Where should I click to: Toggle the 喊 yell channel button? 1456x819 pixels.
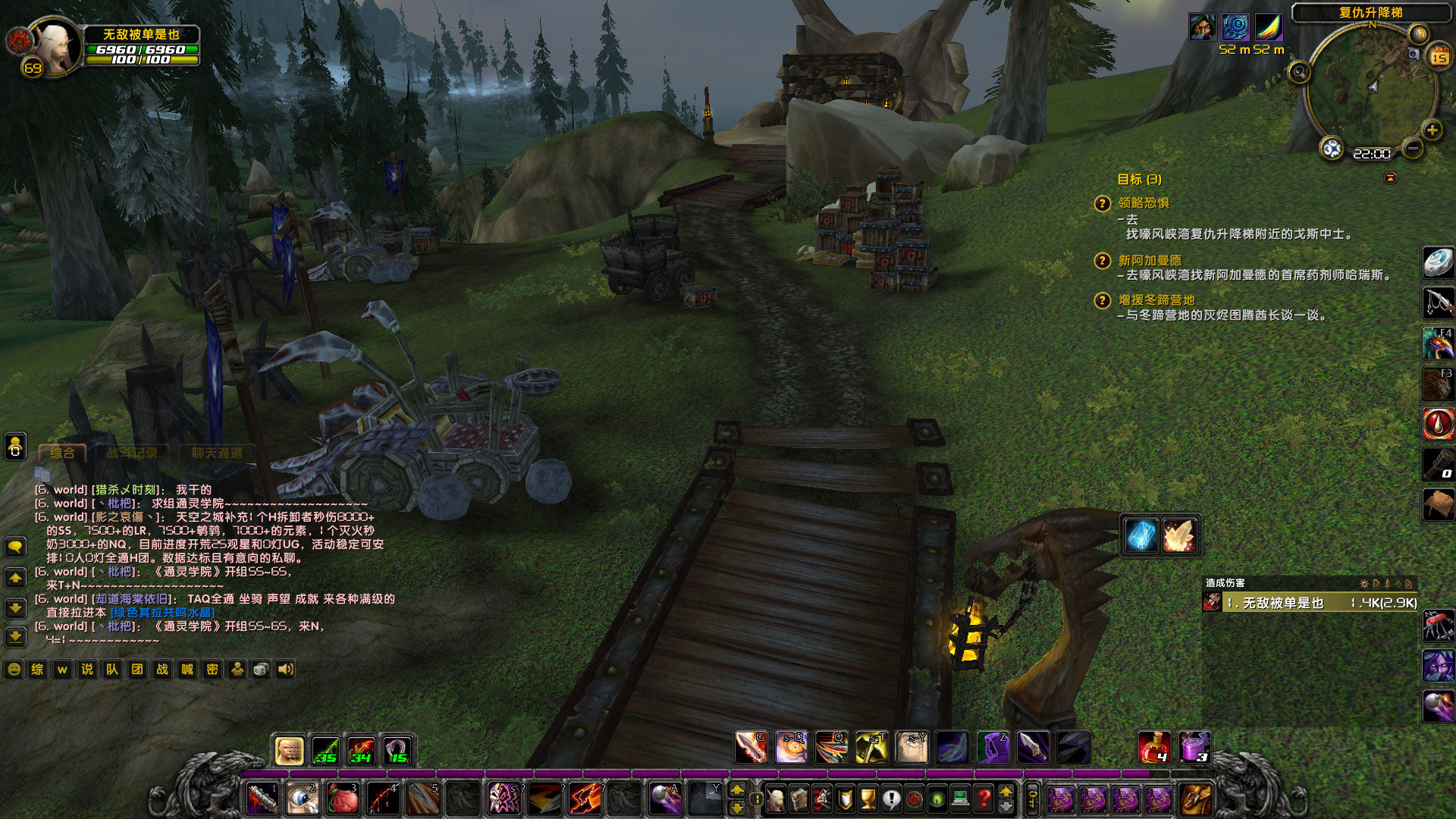click(x=187, y=669)
